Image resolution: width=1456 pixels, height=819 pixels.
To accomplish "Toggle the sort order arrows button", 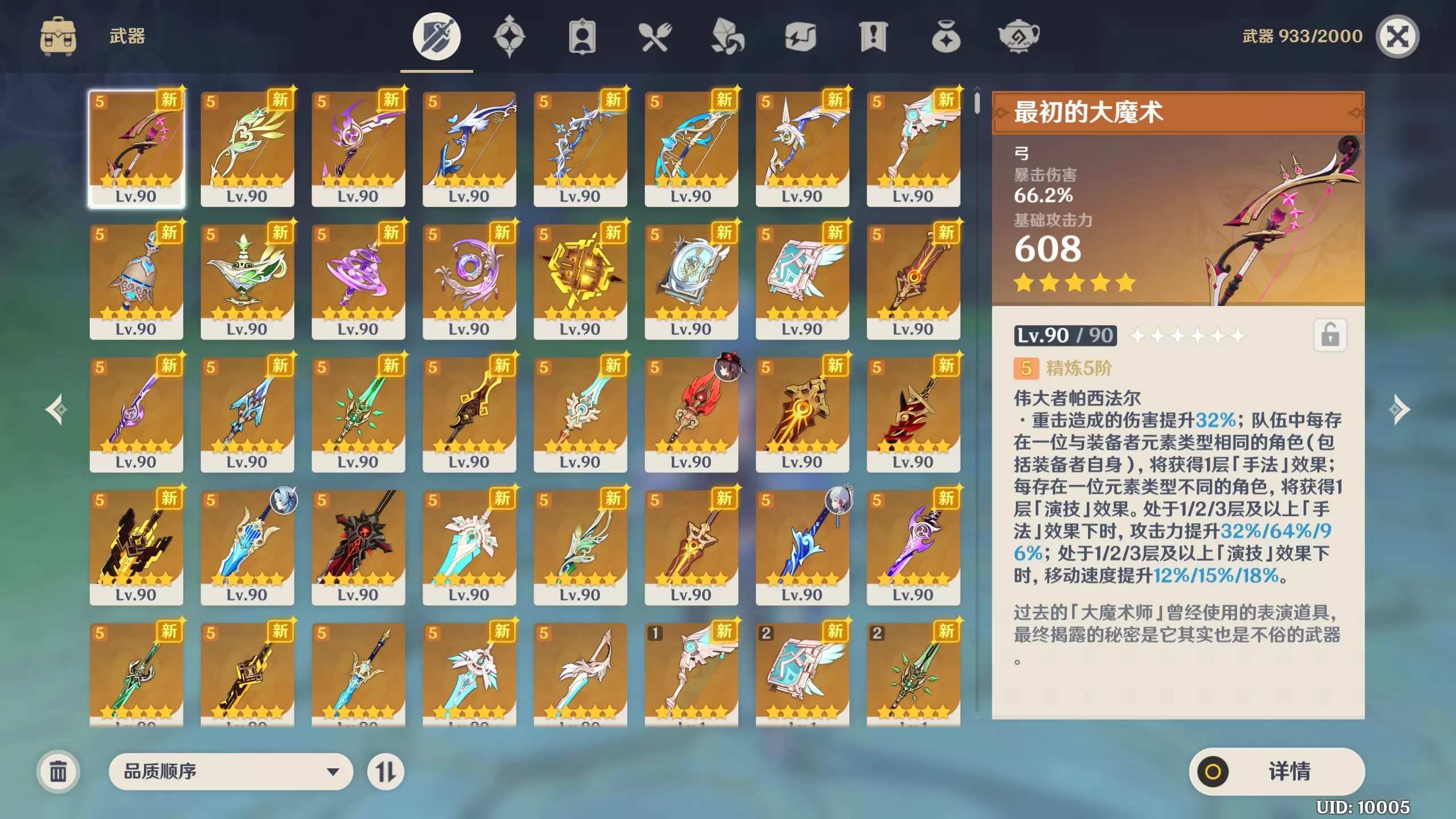I will coord(386,771).
